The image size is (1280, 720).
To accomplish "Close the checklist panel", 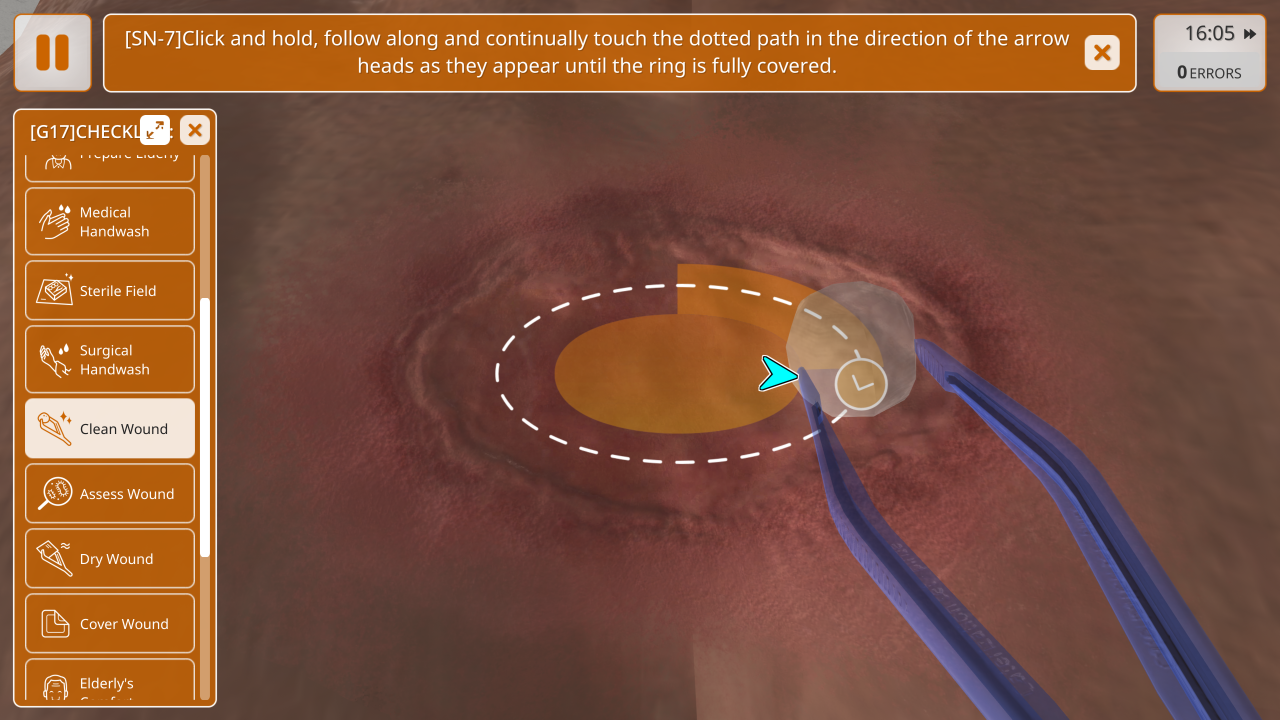I will tap(195, 130).
